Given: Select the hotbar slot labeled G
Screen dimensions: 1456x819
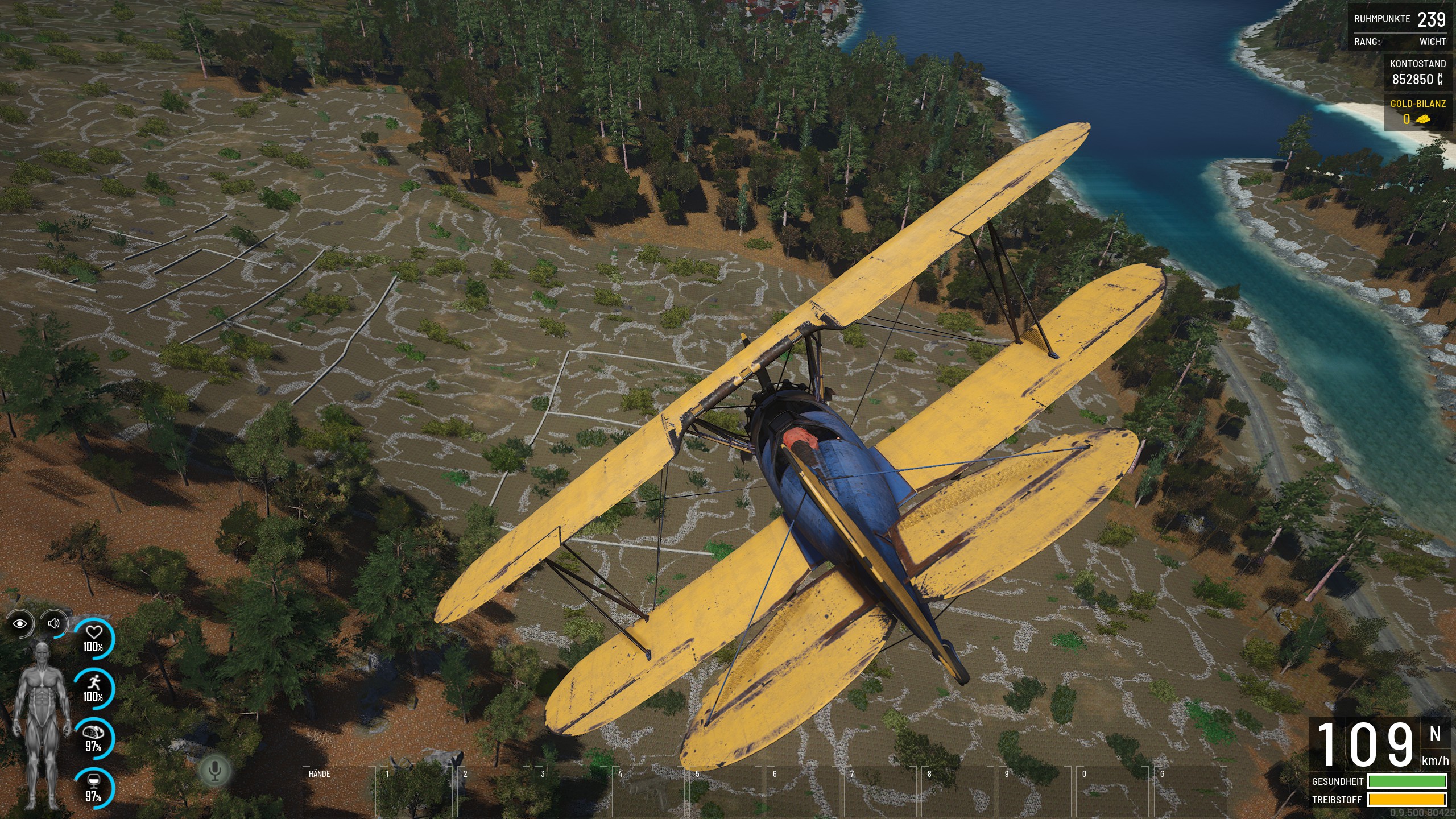Looking at the screenshot, I should [1190, 792].
